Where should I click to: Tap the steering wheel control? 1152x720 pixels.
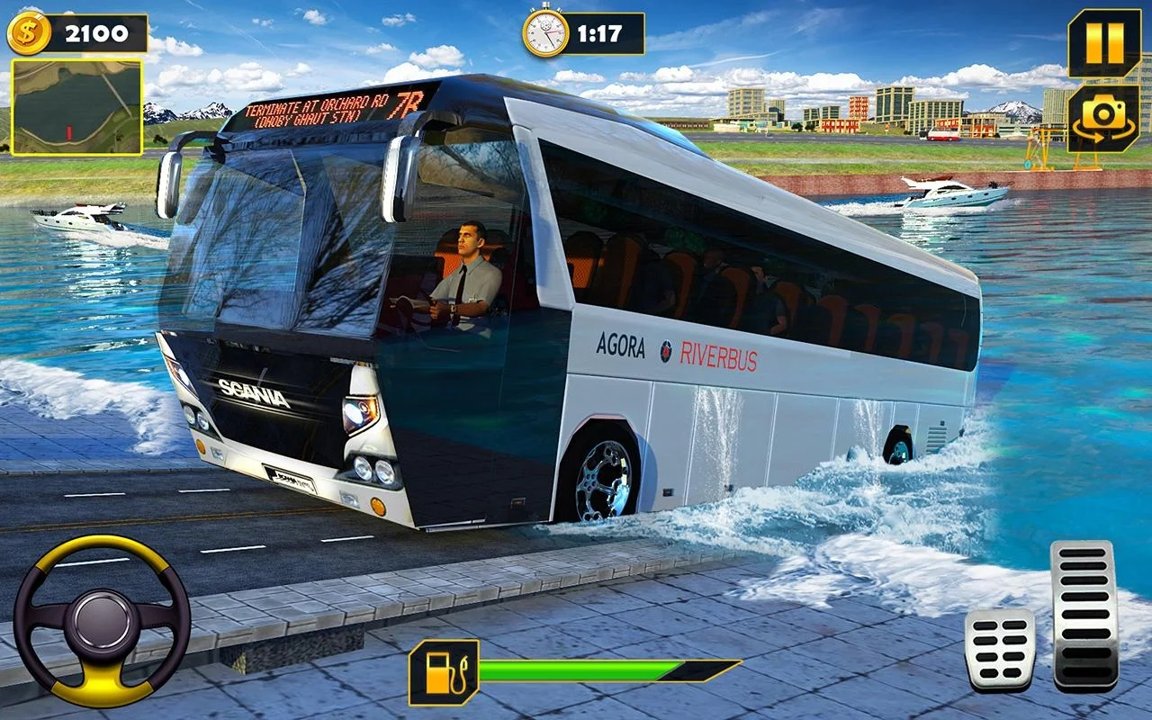[102, 620]
